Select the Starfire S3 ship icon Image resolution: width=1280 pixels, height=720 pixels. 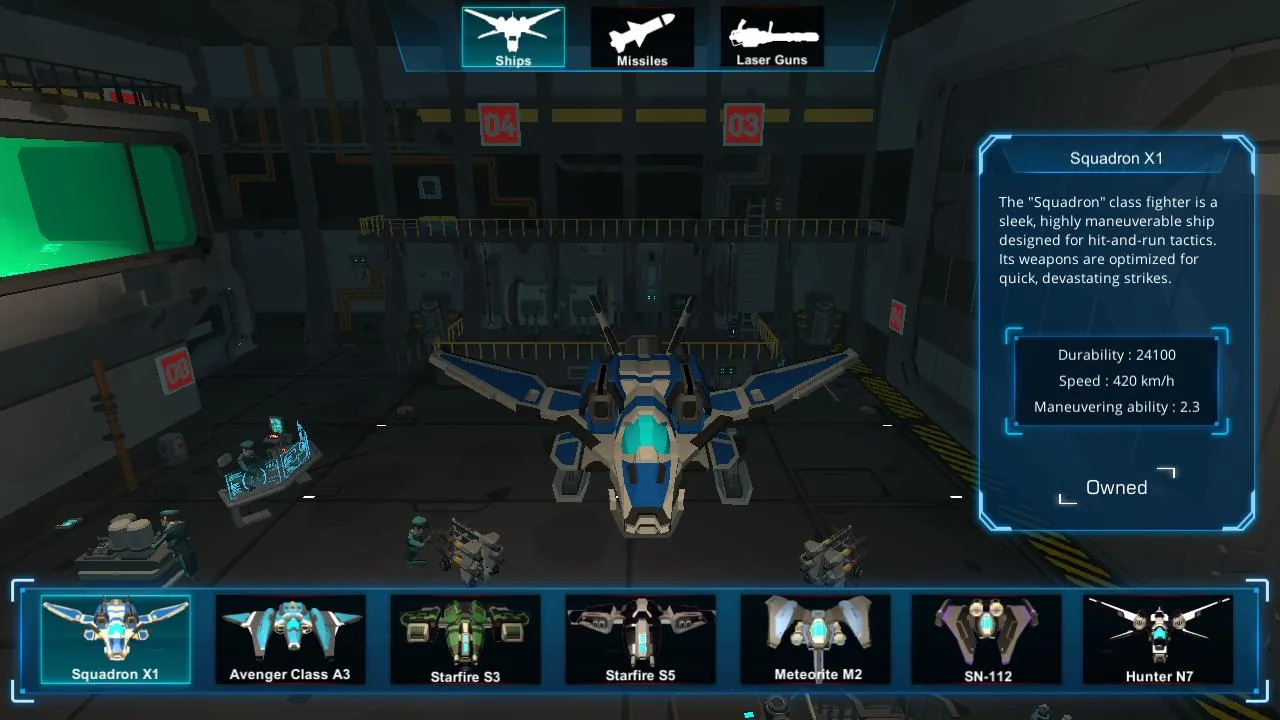[x=465, y=638]
